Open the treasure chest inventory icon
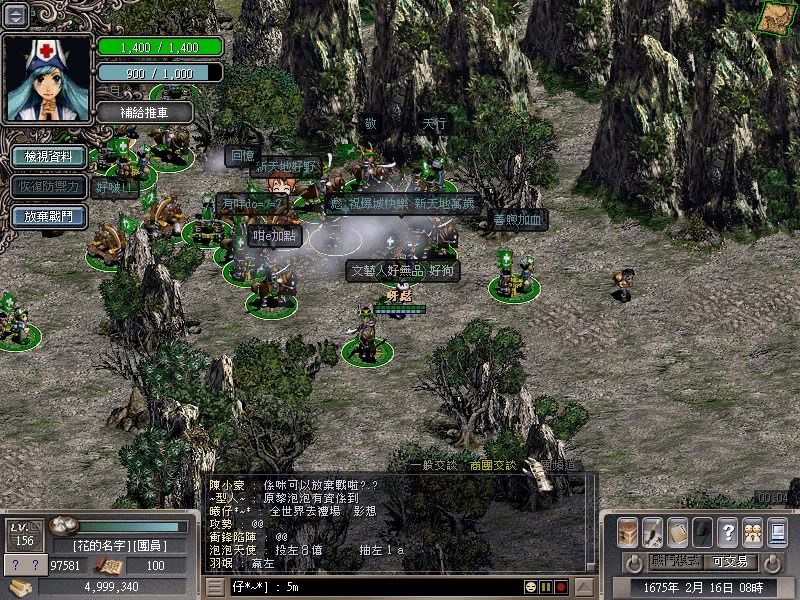Image resolution: width=800 pixels, height=600 pixels. [628, 531]
